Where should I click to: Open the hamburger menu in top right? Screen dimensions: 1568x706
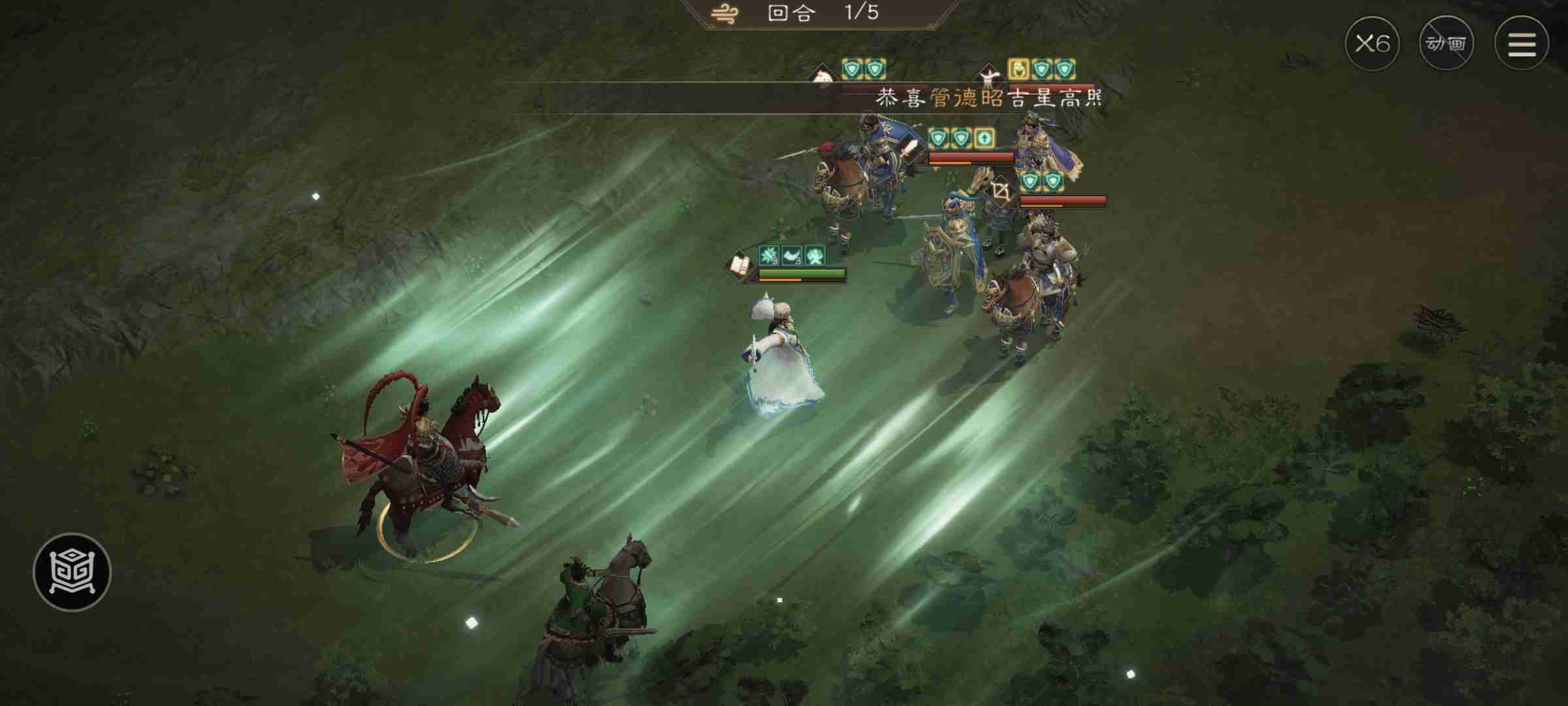[x=1522, y=44]
